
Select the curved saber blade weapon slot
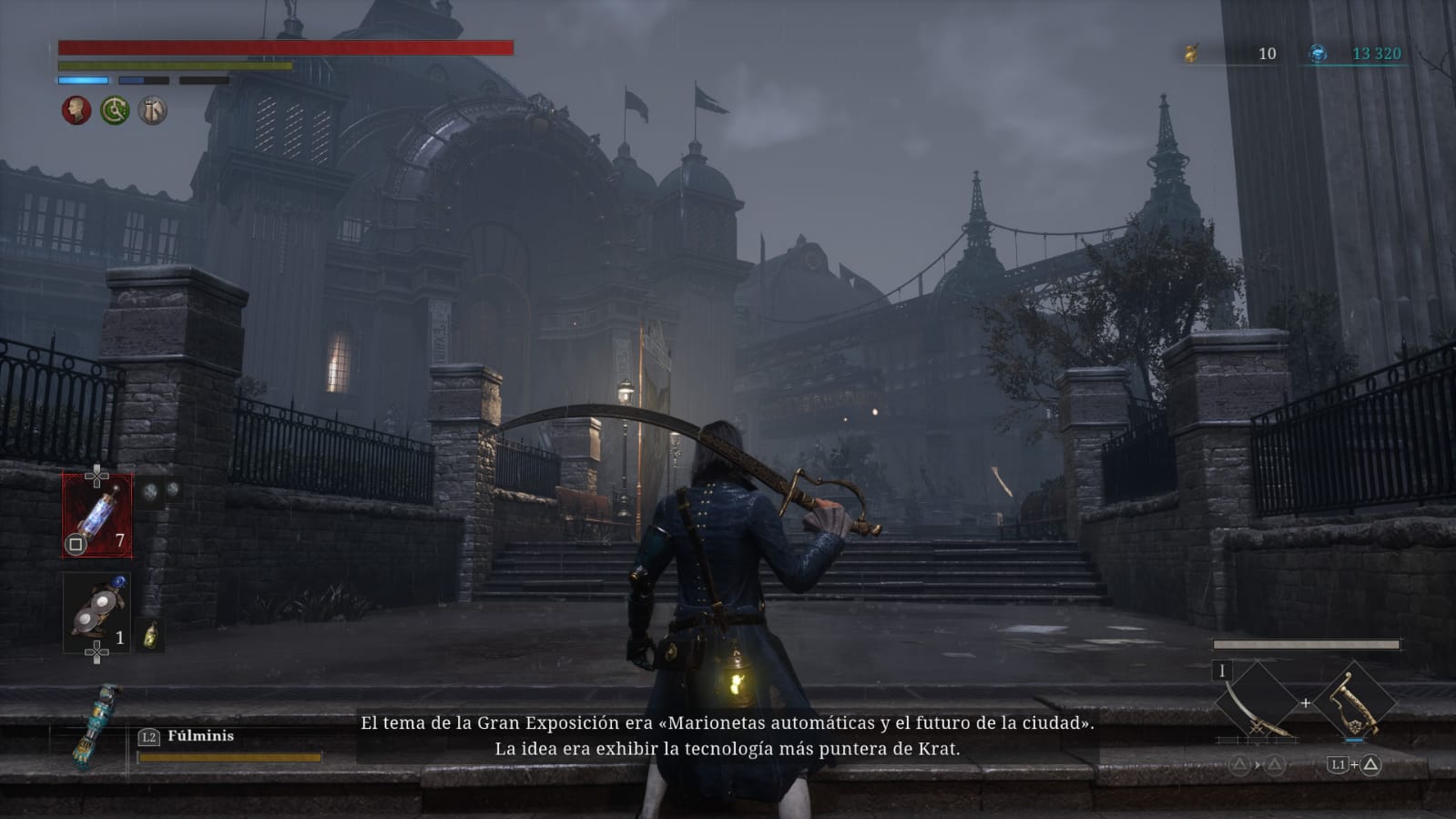pyautogui.click(x=1257, y=702)
